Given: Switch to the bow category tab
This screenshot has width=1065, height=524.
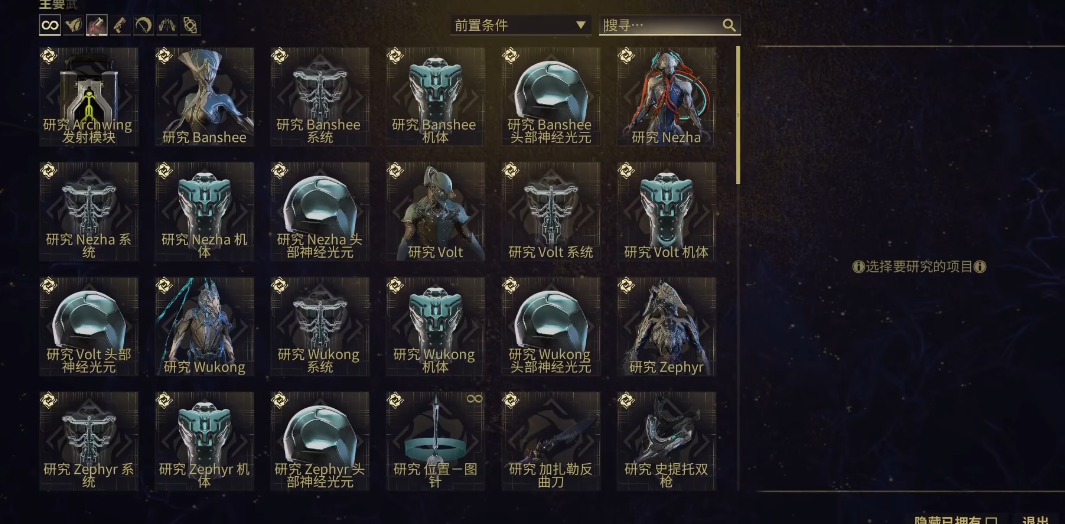Looking at the screenshot, I should 144,25.
